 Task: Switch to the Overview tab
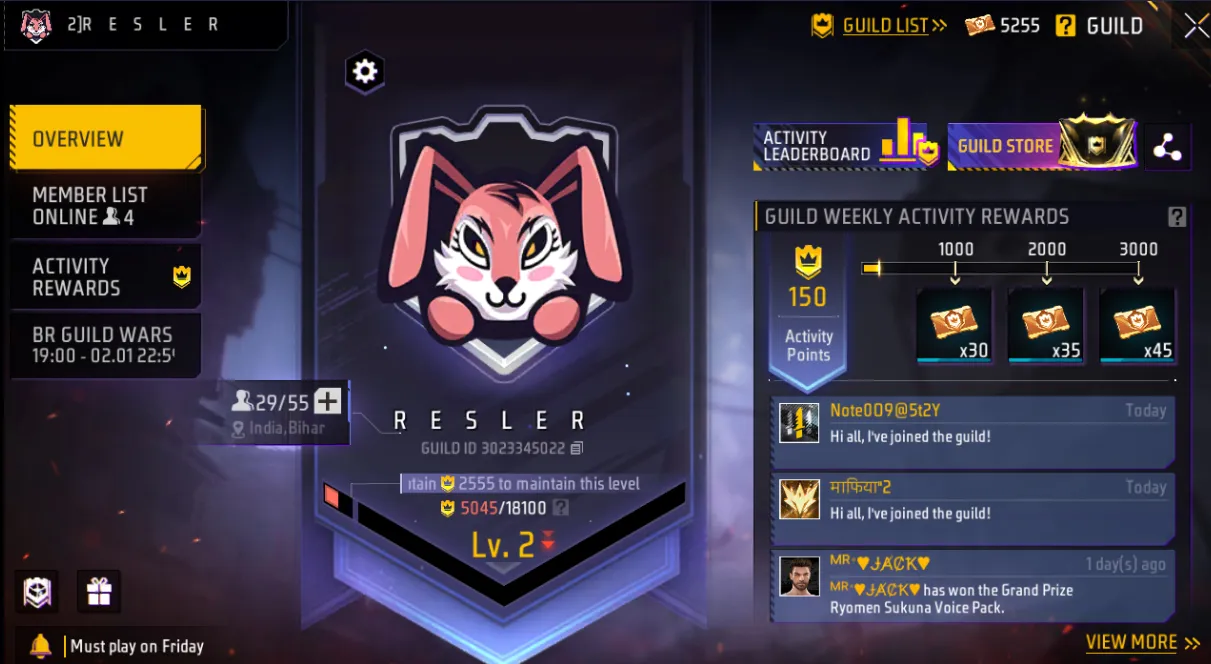105,139
